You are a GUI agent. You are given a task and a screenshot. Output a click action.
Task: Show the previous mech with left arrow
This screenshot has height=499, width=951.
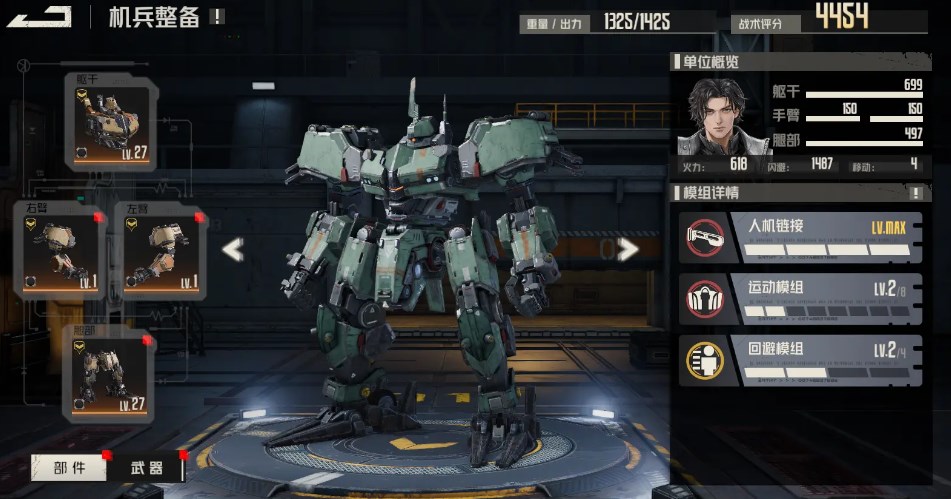(x=233, y=249)
